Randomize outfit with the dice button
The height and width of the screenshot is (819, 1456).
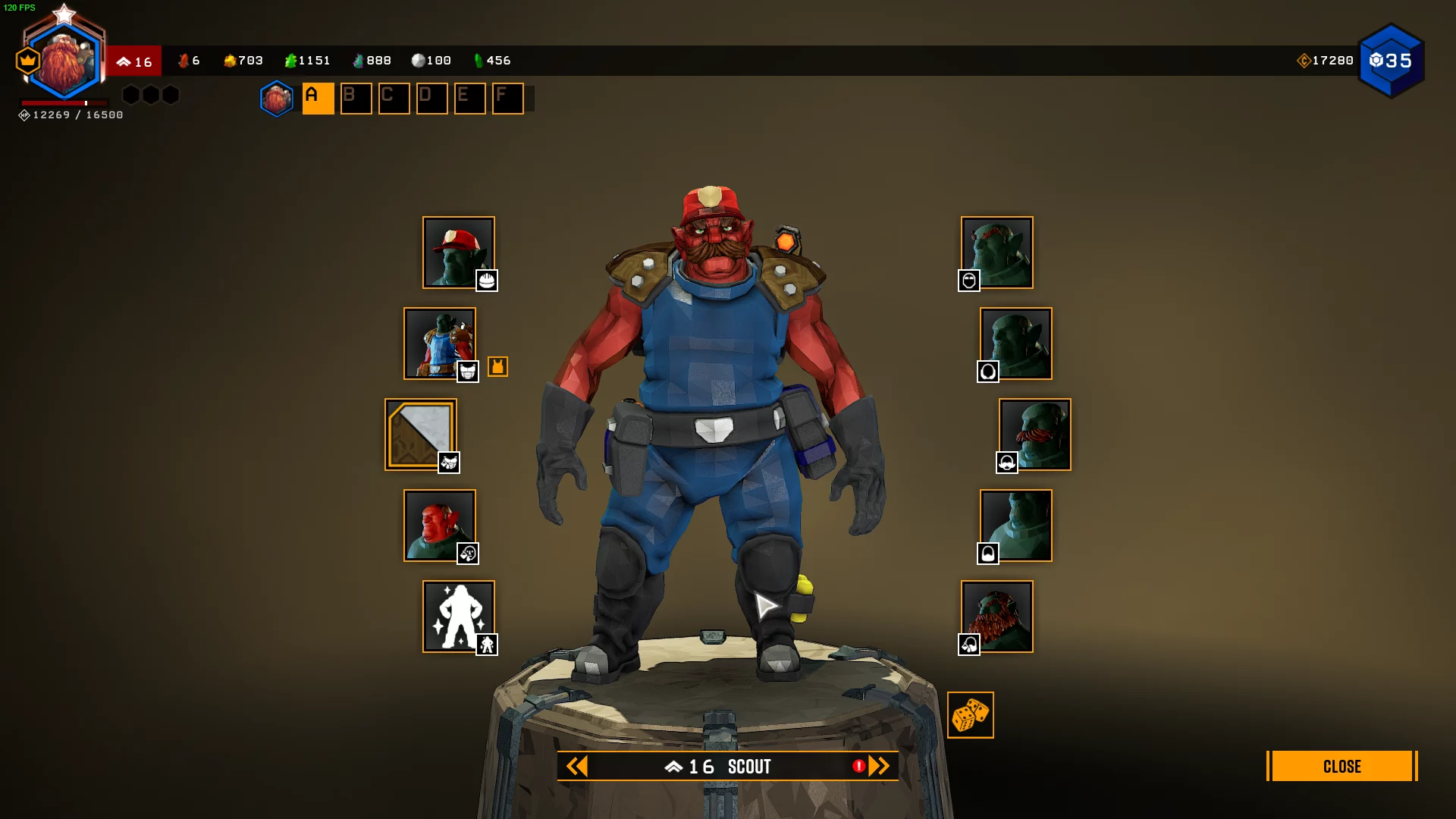pos(970,715)
